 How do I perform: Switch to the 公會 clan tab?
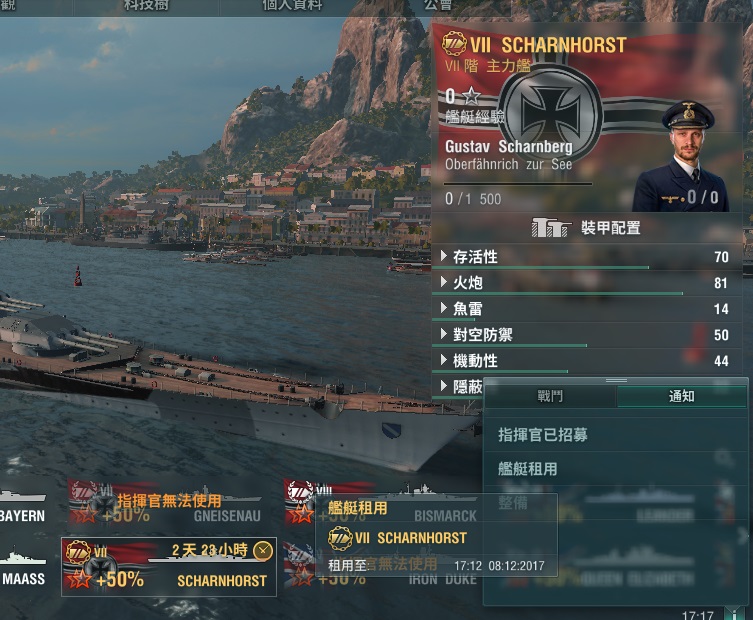(437, 5)
